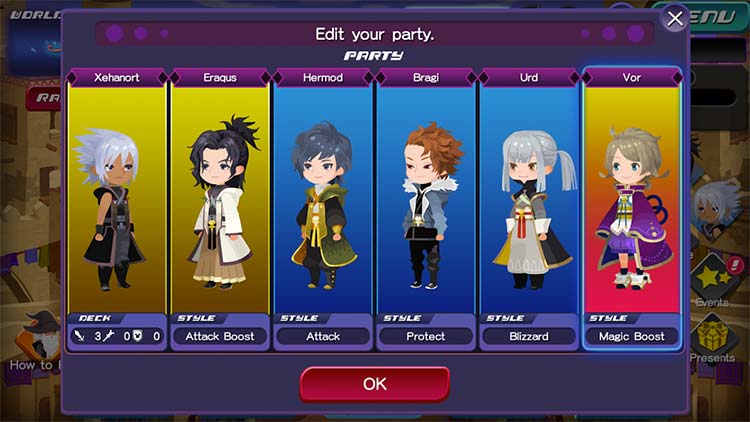The height and width of the screenshot is (422, 750).
Task: Change Bragi's Protect style
Action: click(426, 336)
